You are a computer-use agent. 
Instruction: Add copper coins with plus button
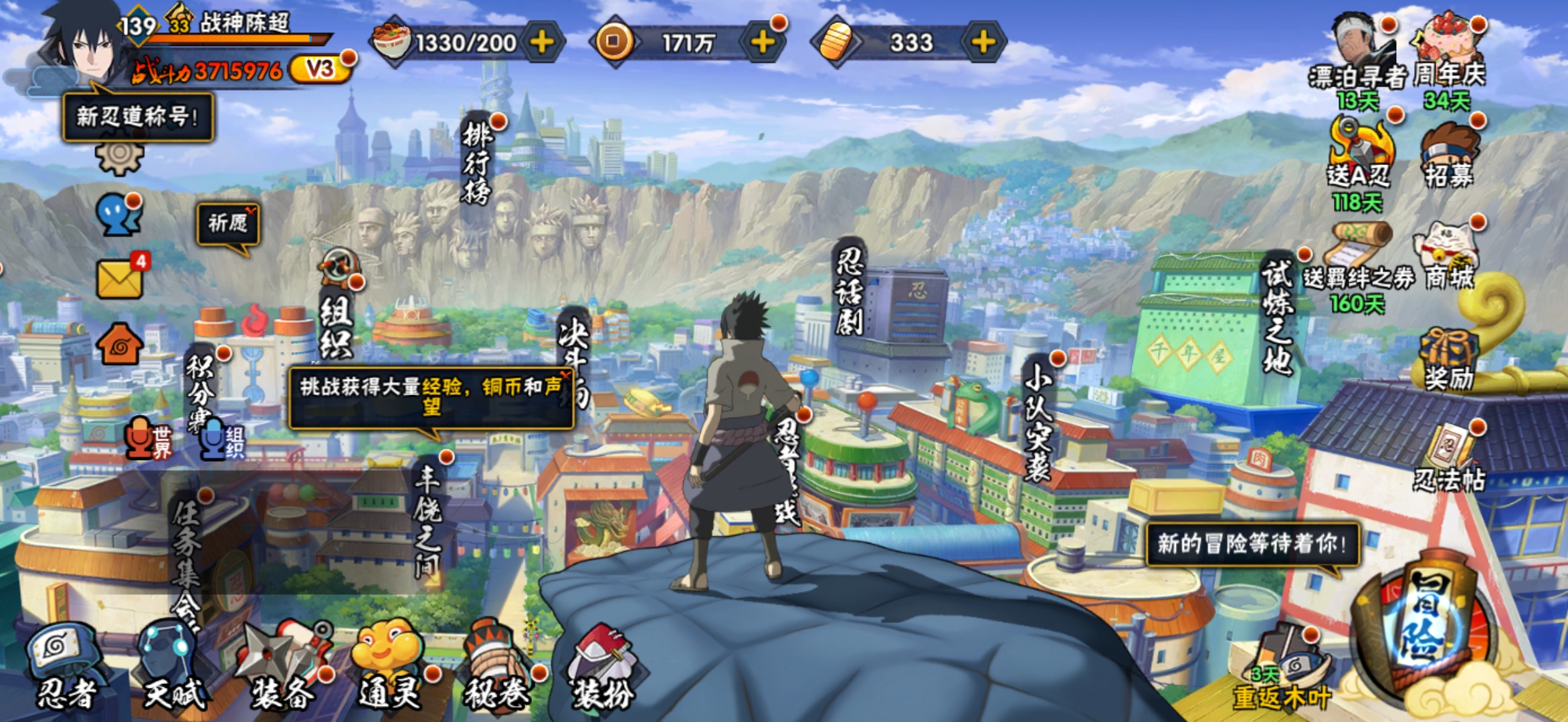763,43
